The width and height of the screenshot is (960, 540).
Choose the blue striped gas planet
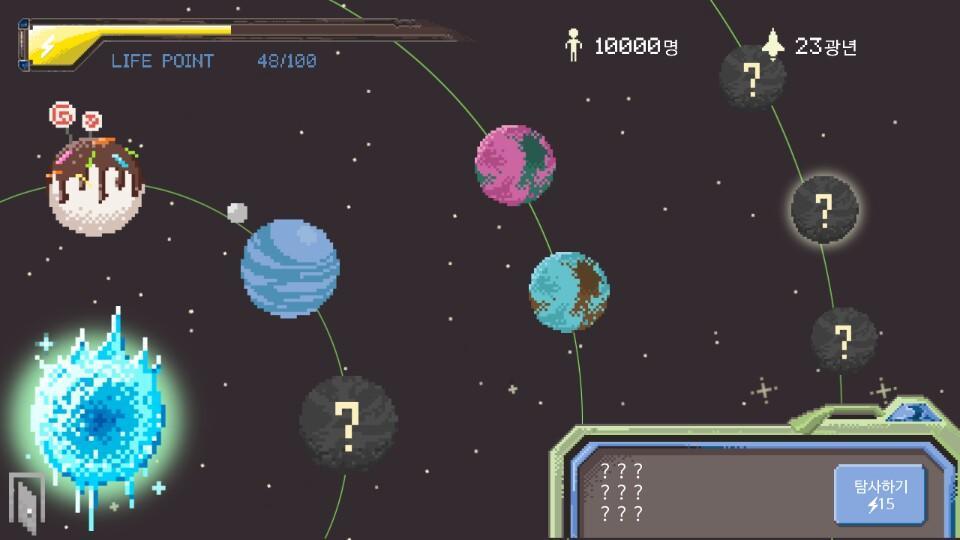click(290, 267)
